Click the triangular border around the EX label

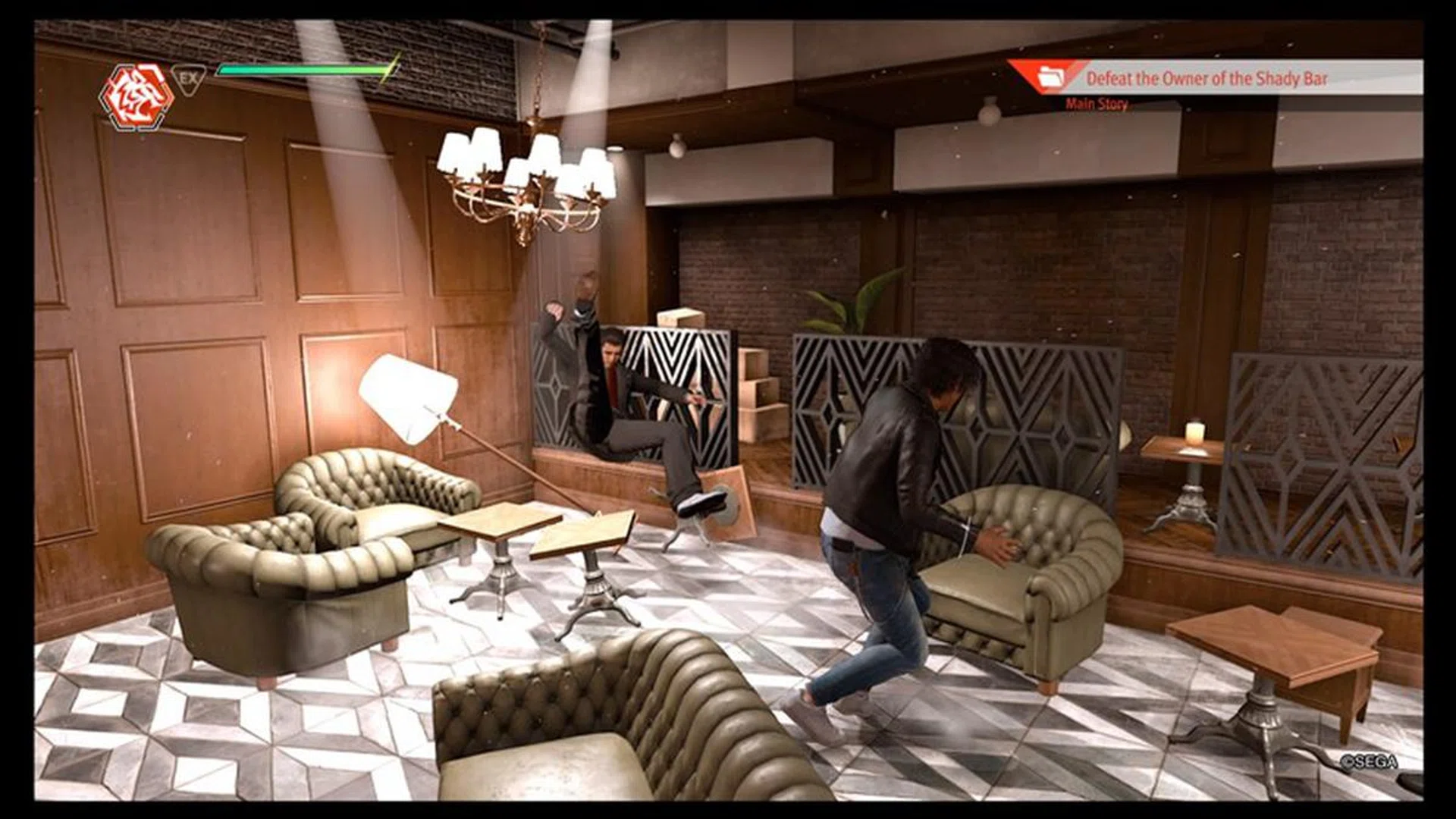tap(190, 80)
